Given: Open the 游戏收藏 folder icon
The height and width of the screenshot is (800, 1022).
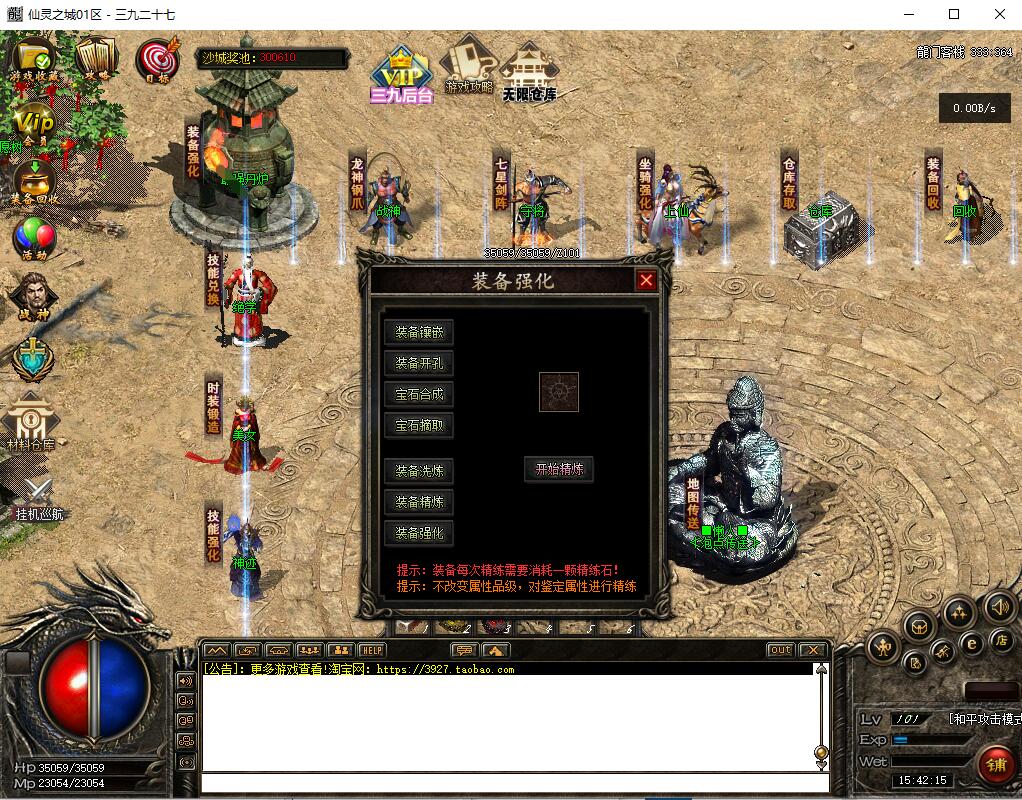Looking at the screenshot, I should (32, 60).
